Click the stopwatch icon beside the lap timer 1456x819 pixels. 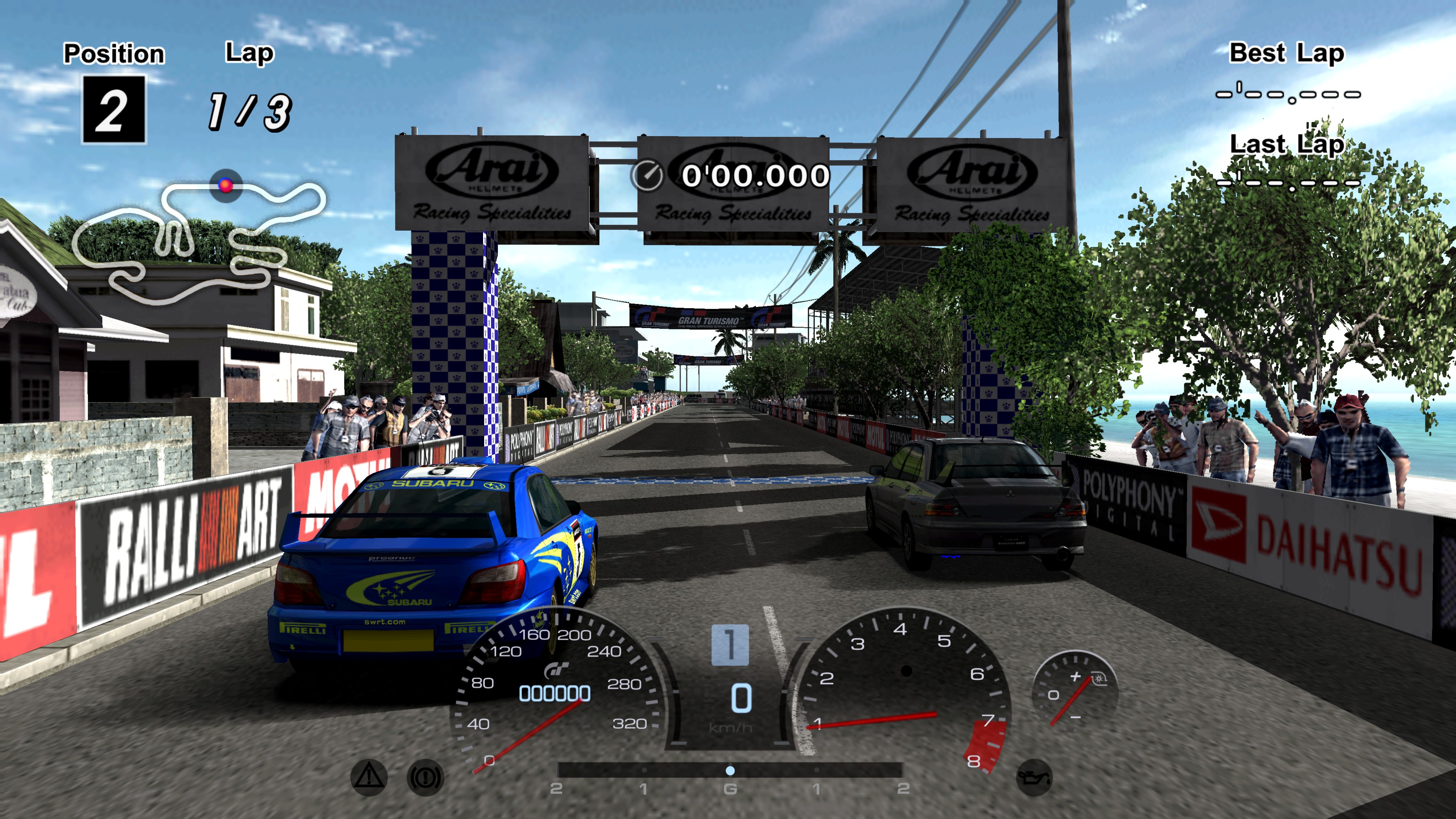tap(647, 175)
